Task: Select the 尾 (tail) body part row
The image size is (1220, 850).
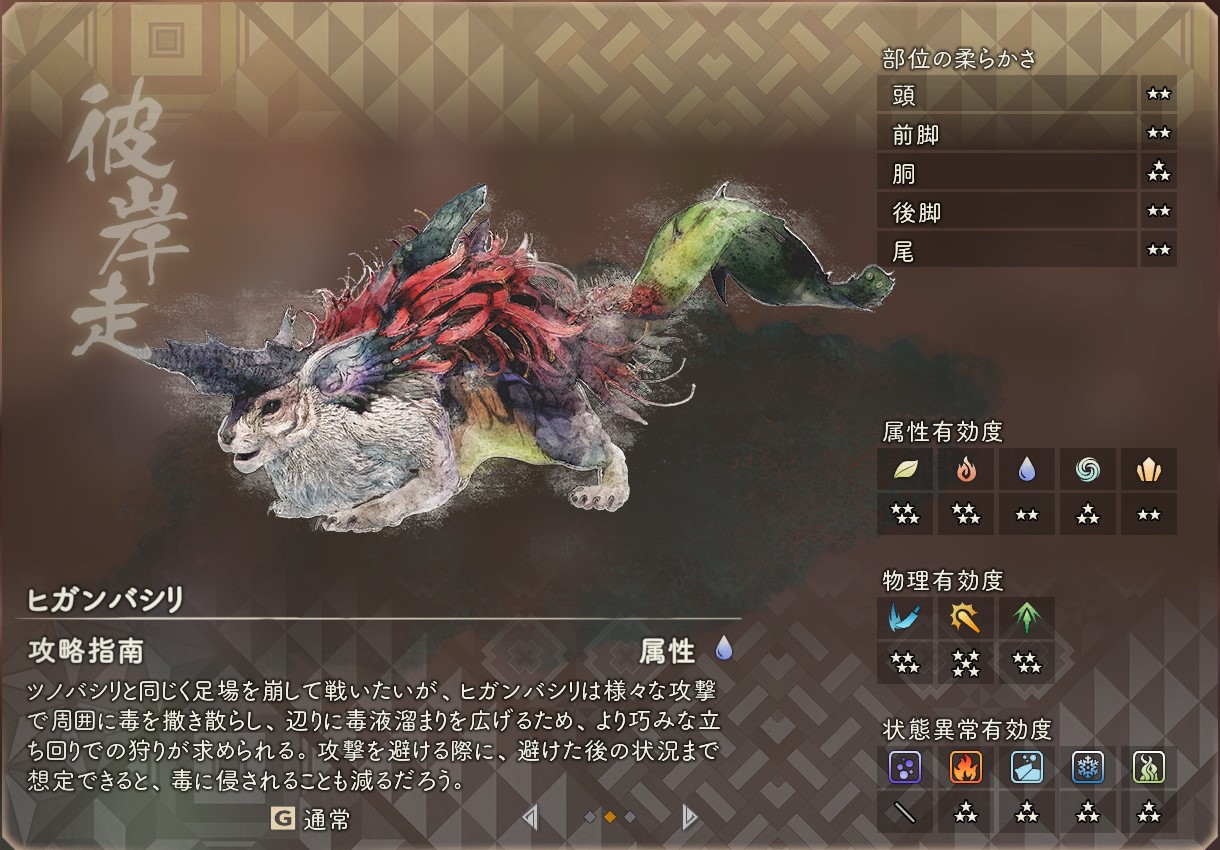Action: [1007, 251]
